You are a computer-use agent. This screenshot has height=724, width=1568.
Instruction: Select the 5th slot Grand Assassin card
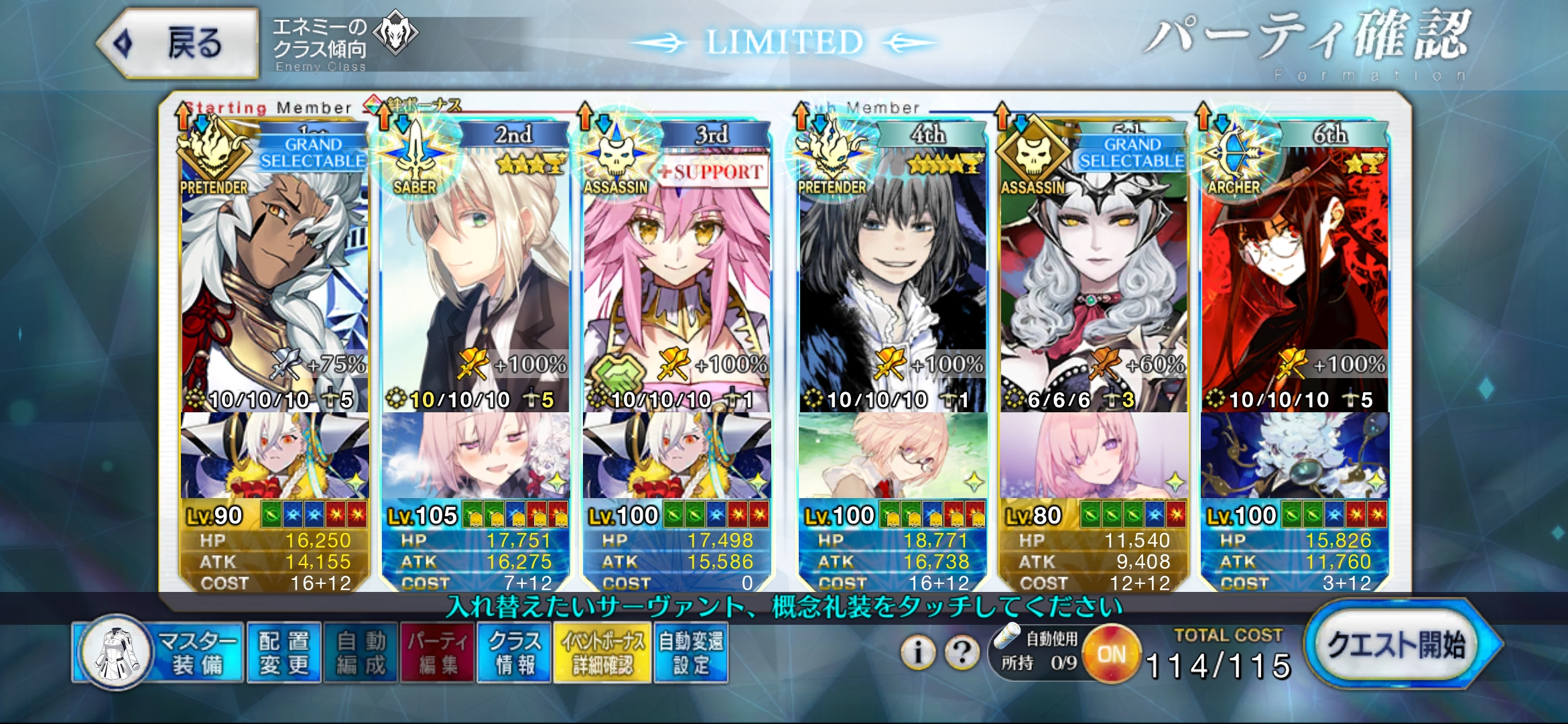point(1093,268)
